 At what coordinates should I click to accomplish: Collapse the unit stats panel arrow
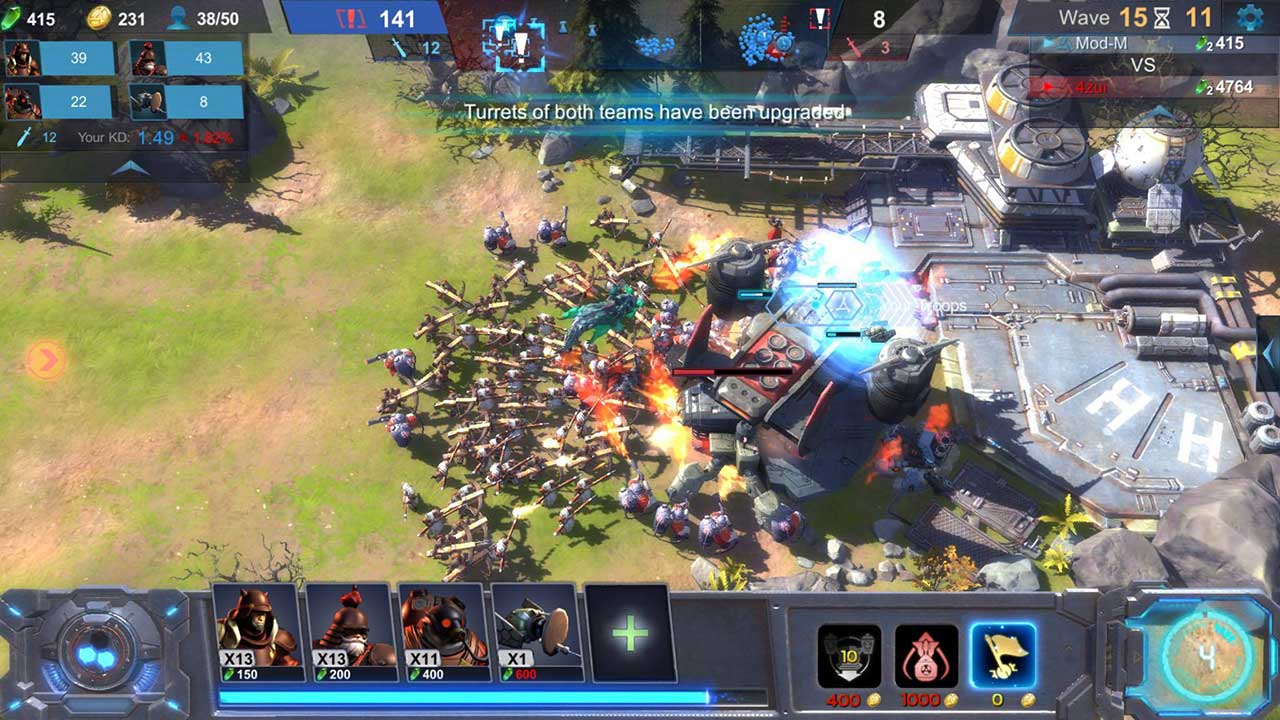coord(130,168)
